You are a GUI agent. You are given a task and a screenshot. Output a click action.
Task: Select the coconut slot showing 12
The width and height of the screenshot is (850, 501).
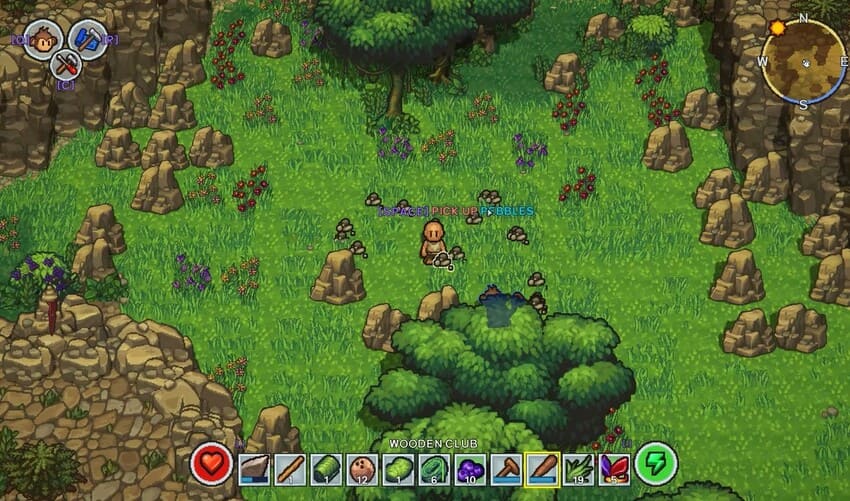[361, 467]
